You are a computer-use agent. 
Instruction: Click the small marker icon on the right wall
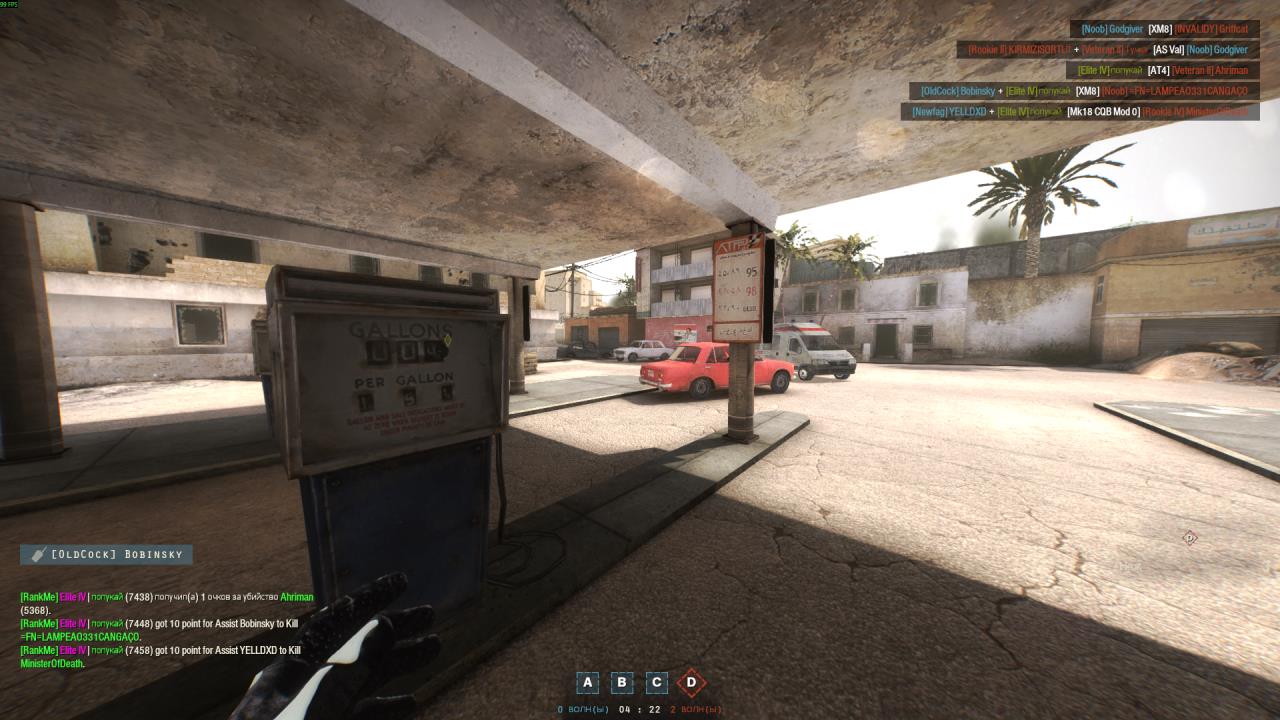[1190, 538]
